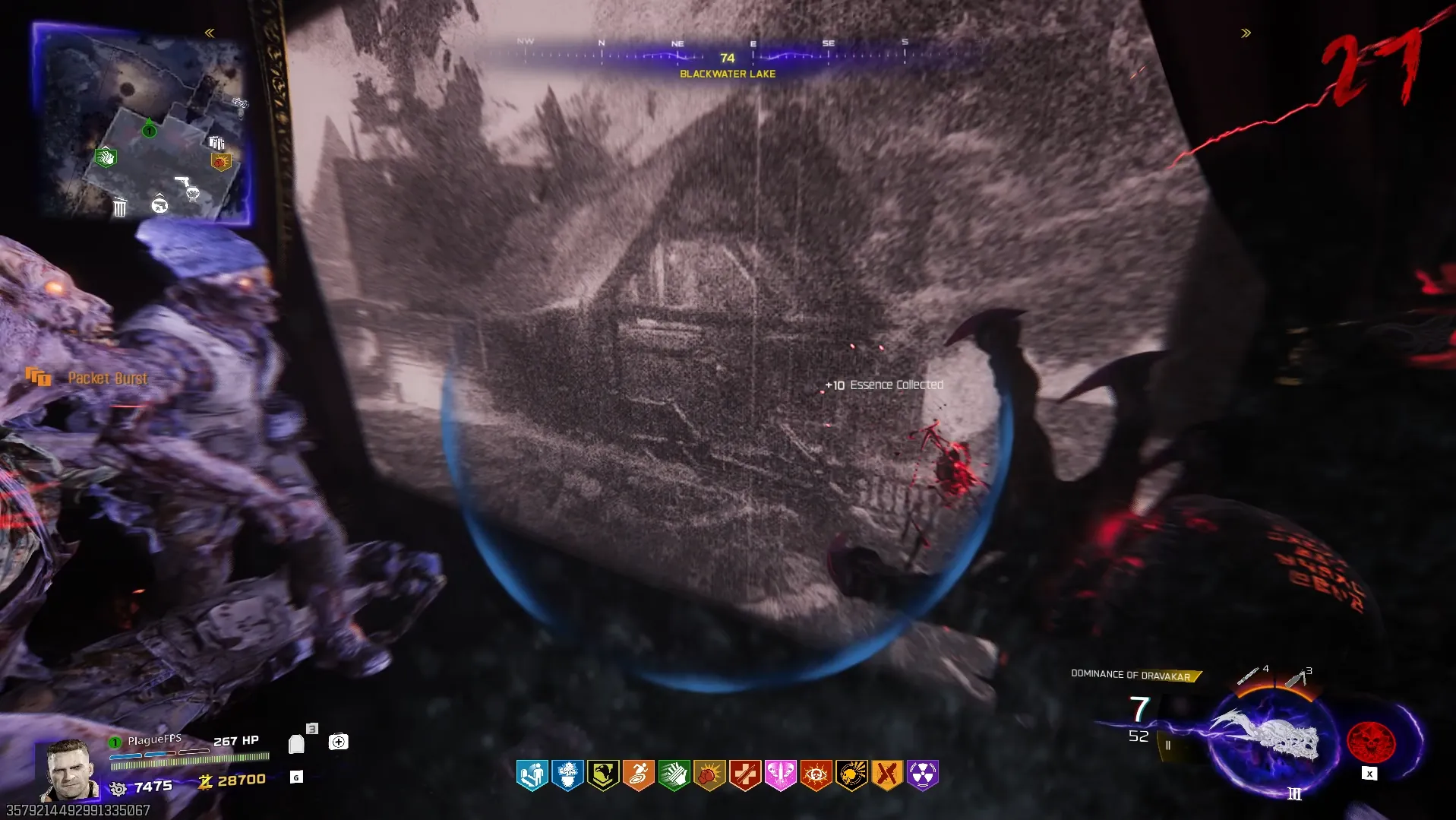1456x820 pixels.
Task: Select the boxing glove Melee Macchiato perk
Action: point(709,775)
